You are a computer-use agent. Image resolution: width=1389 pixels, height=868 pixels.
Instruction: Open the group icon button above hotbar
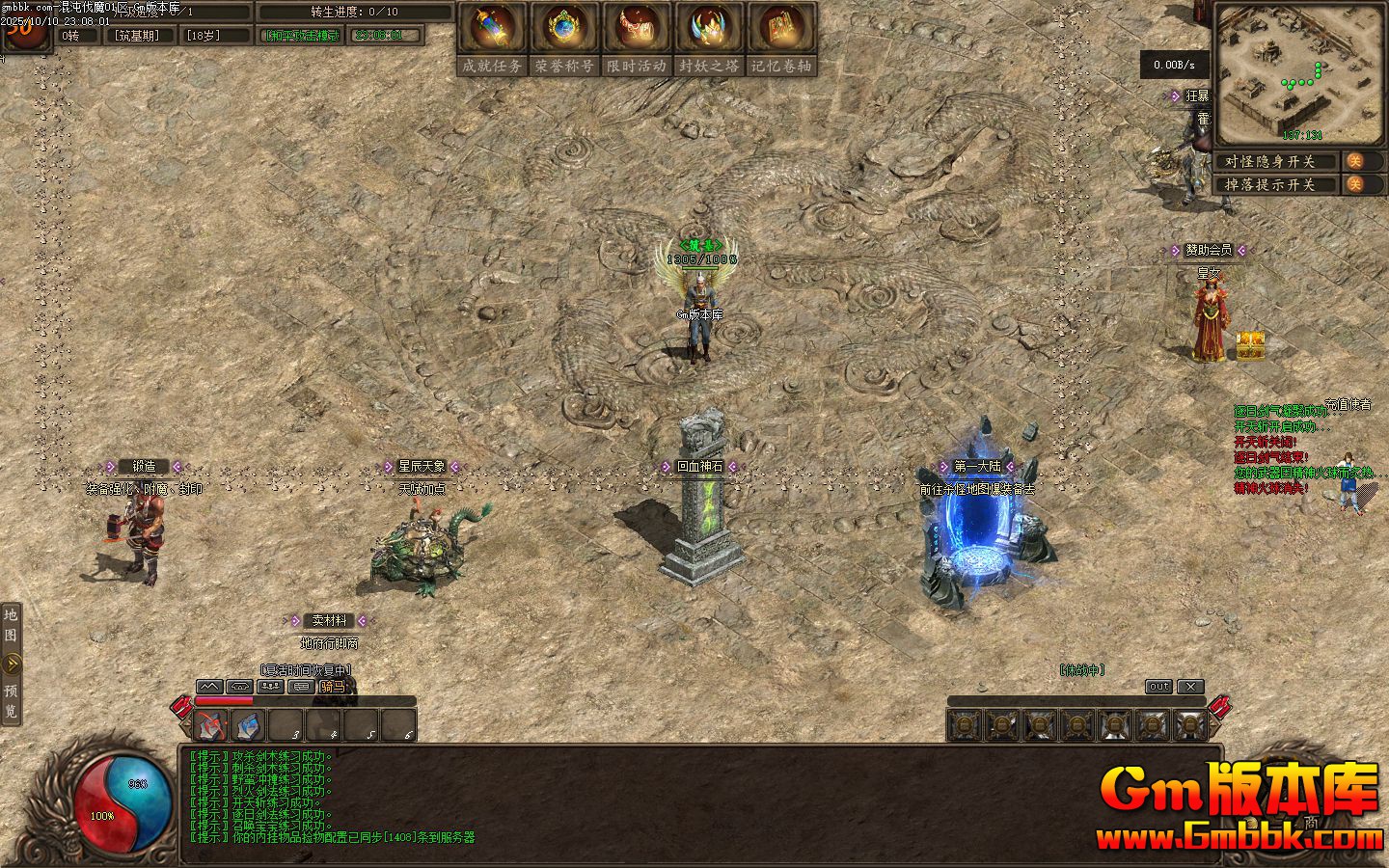[x=271, y=687]
